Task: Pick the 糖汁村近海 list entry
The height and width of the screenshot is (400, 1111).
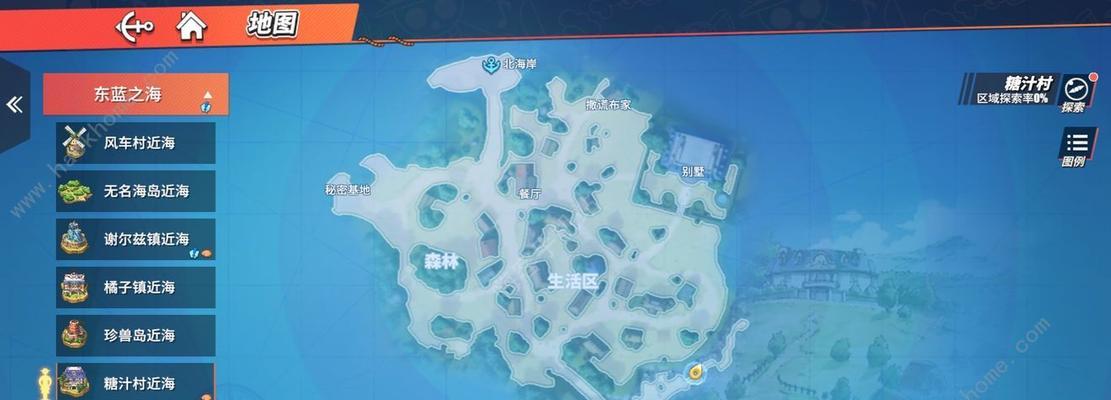Action: [136, 382]
